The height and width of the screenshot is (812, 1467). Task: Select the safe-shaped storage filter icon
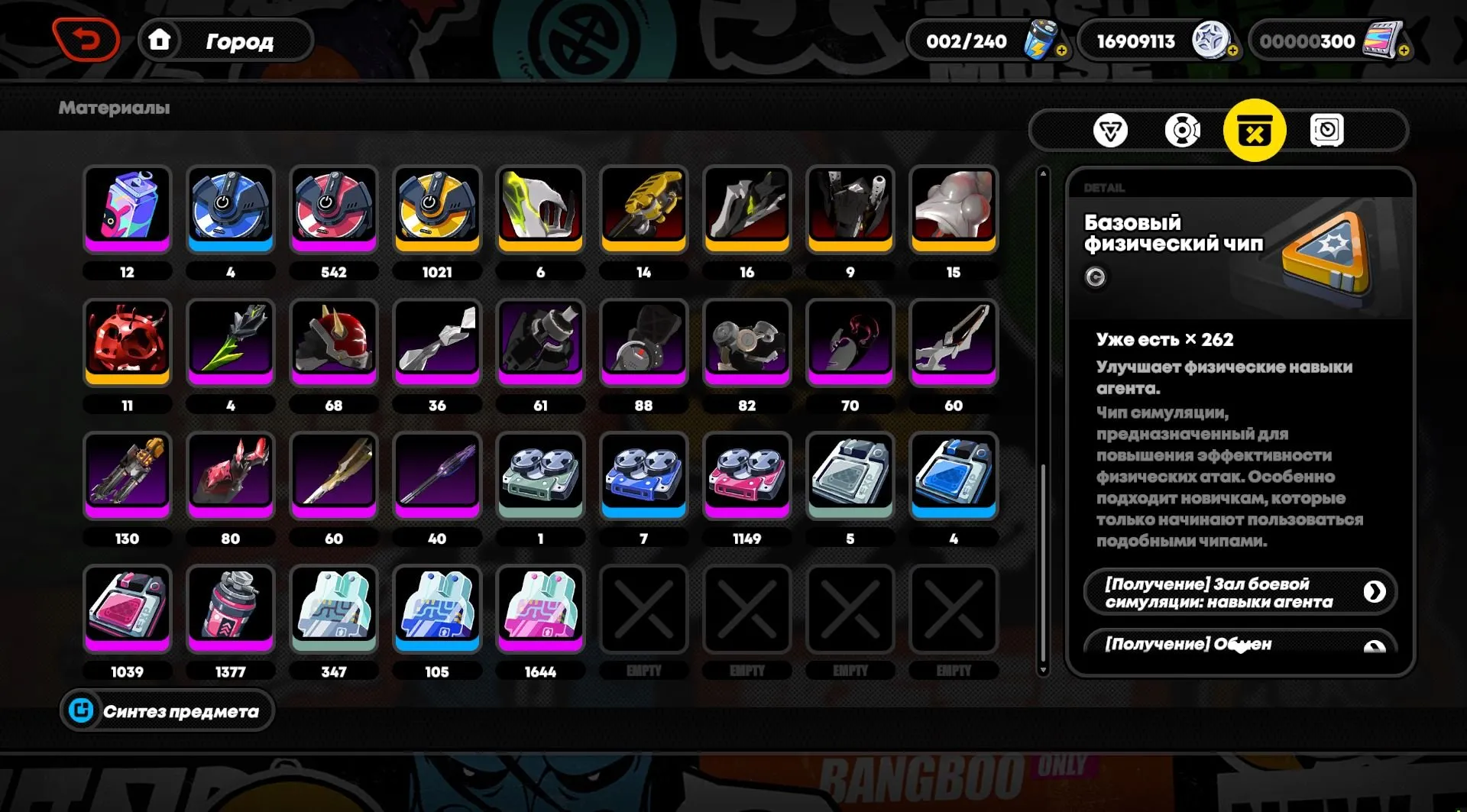tap(1327, 130)
